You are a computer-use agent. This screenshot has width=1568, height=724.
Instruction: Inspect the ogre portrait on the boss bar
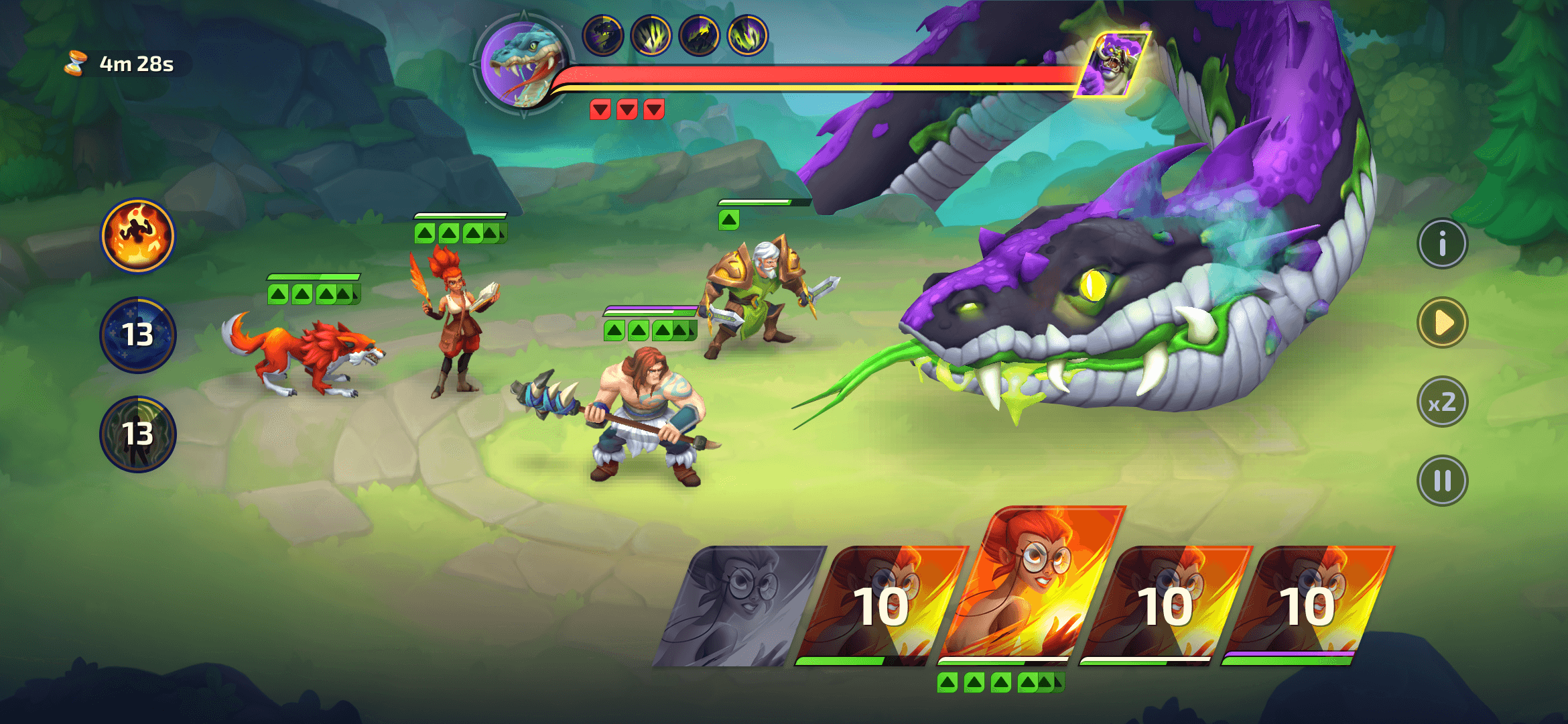point(1112,65)
